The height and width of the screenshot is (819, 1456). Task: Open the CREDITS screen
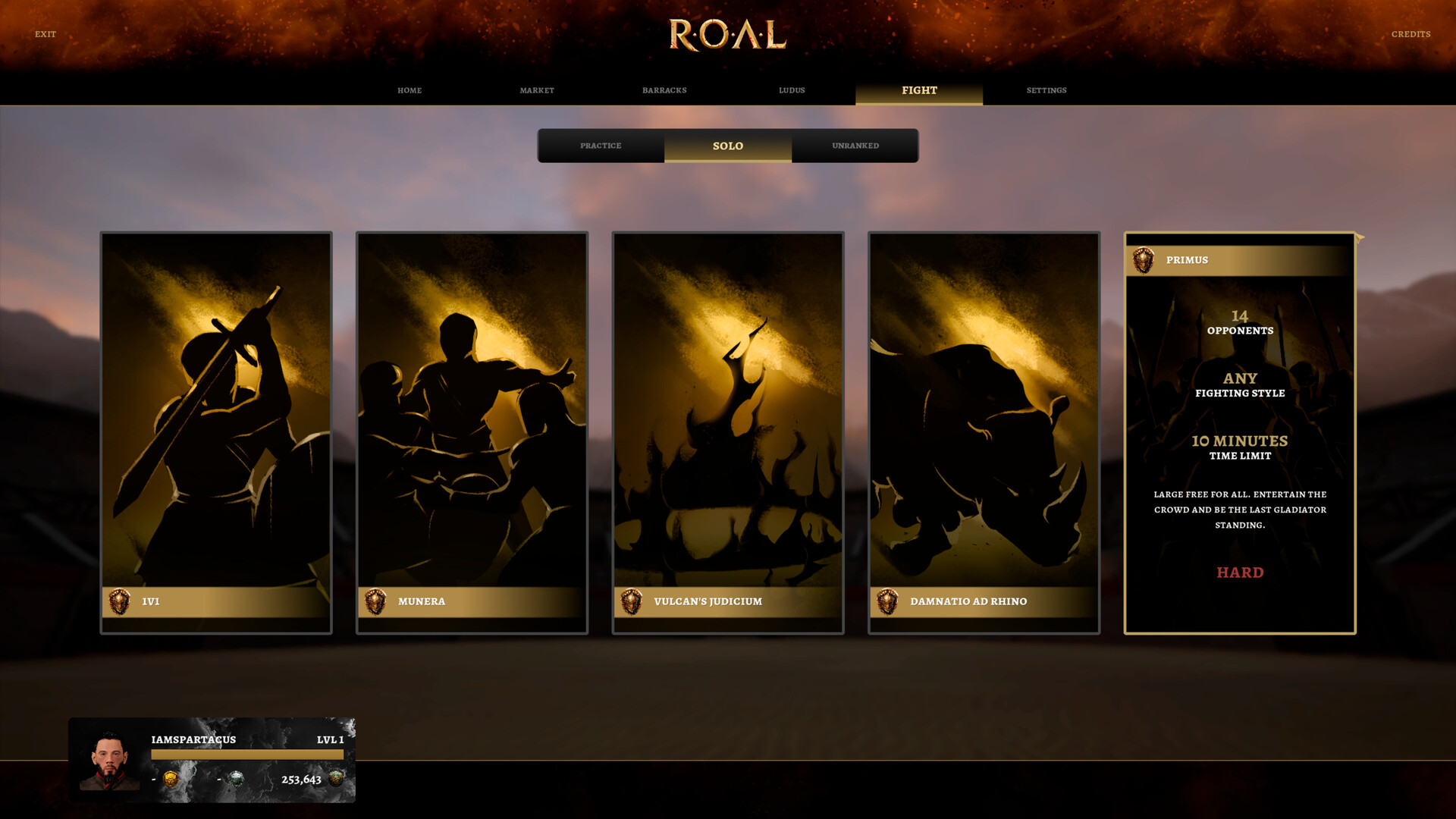coord(1410,34)
